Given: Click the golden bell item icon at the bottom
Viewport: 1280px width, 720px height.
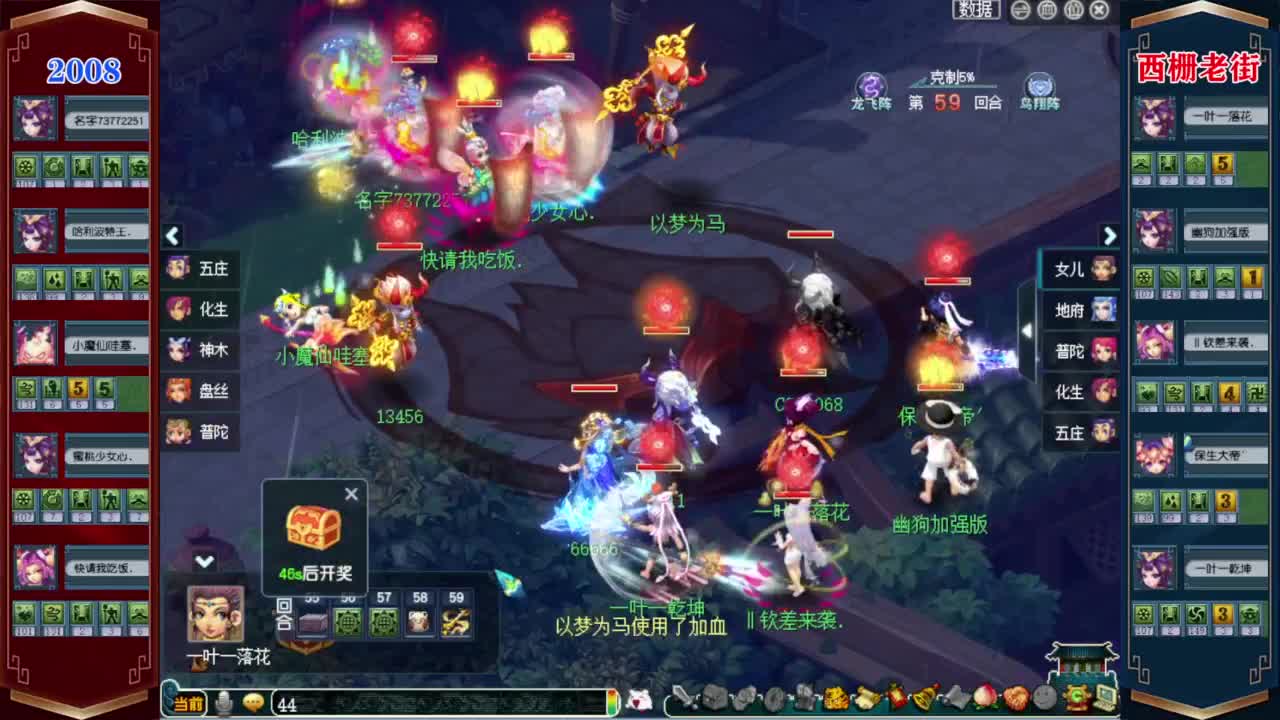Looking at the screenshot, I should (922, 700).
